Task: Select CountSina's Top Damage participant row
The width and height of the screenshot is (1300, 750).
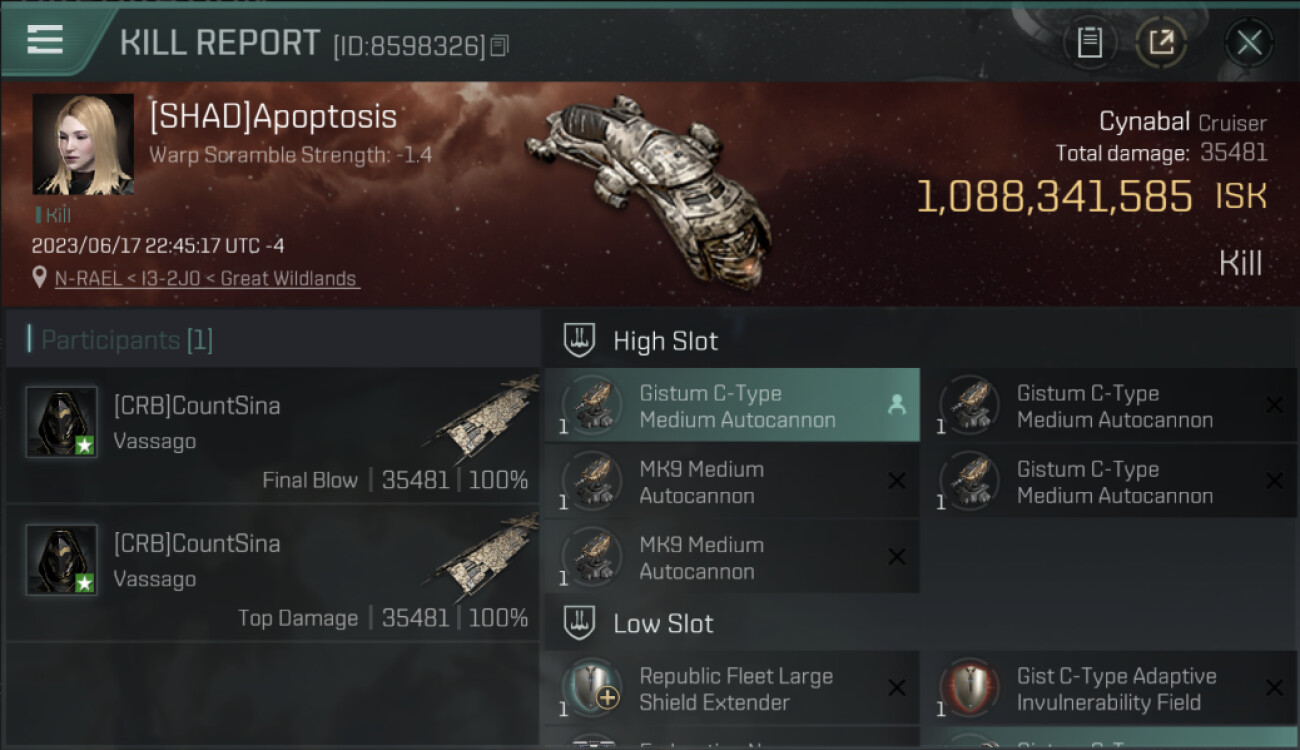Action: click(x=272, y=573)
